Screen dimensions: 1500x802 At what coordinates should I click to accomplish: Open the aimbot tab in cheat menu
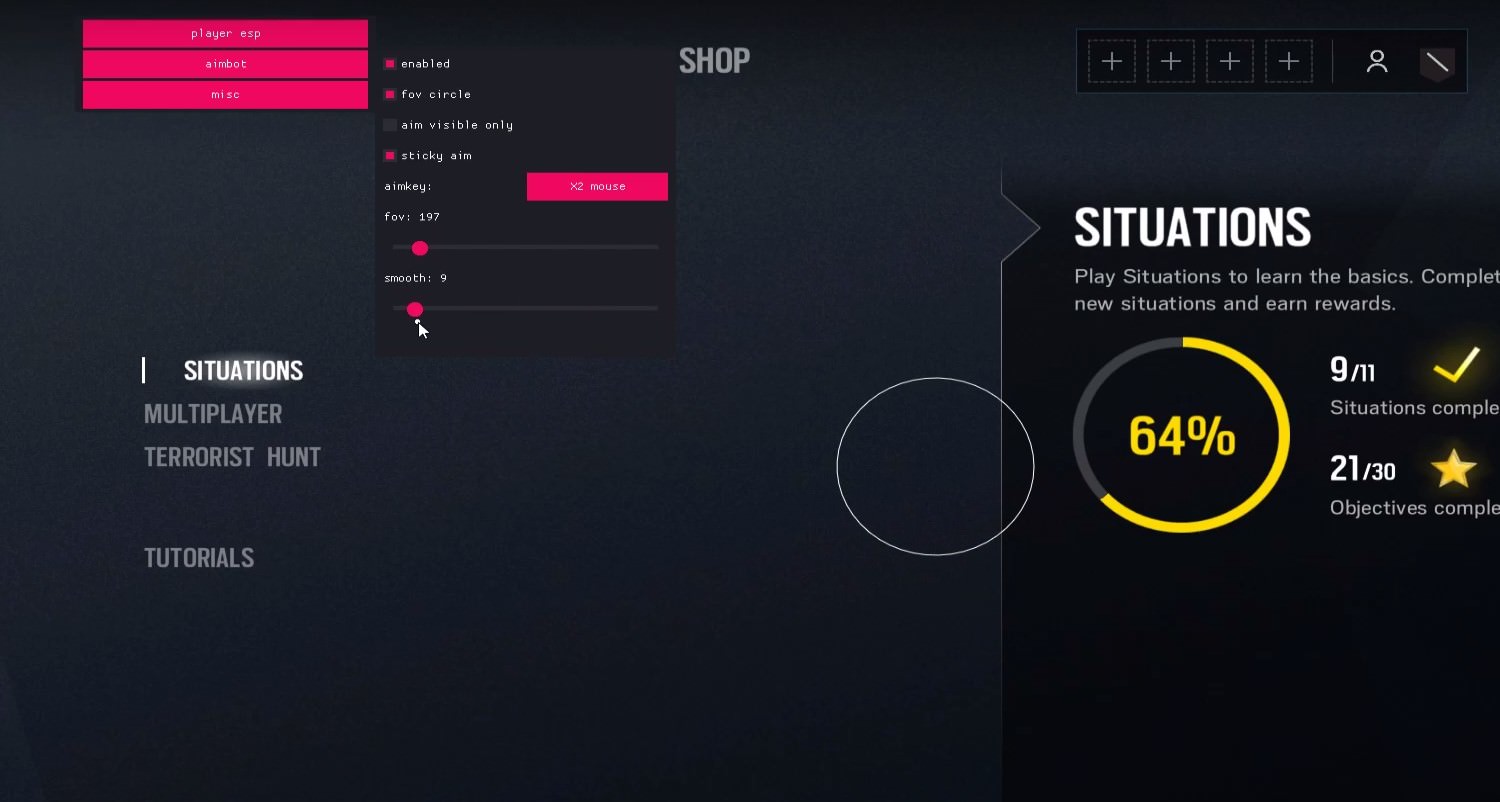point(225,63)
